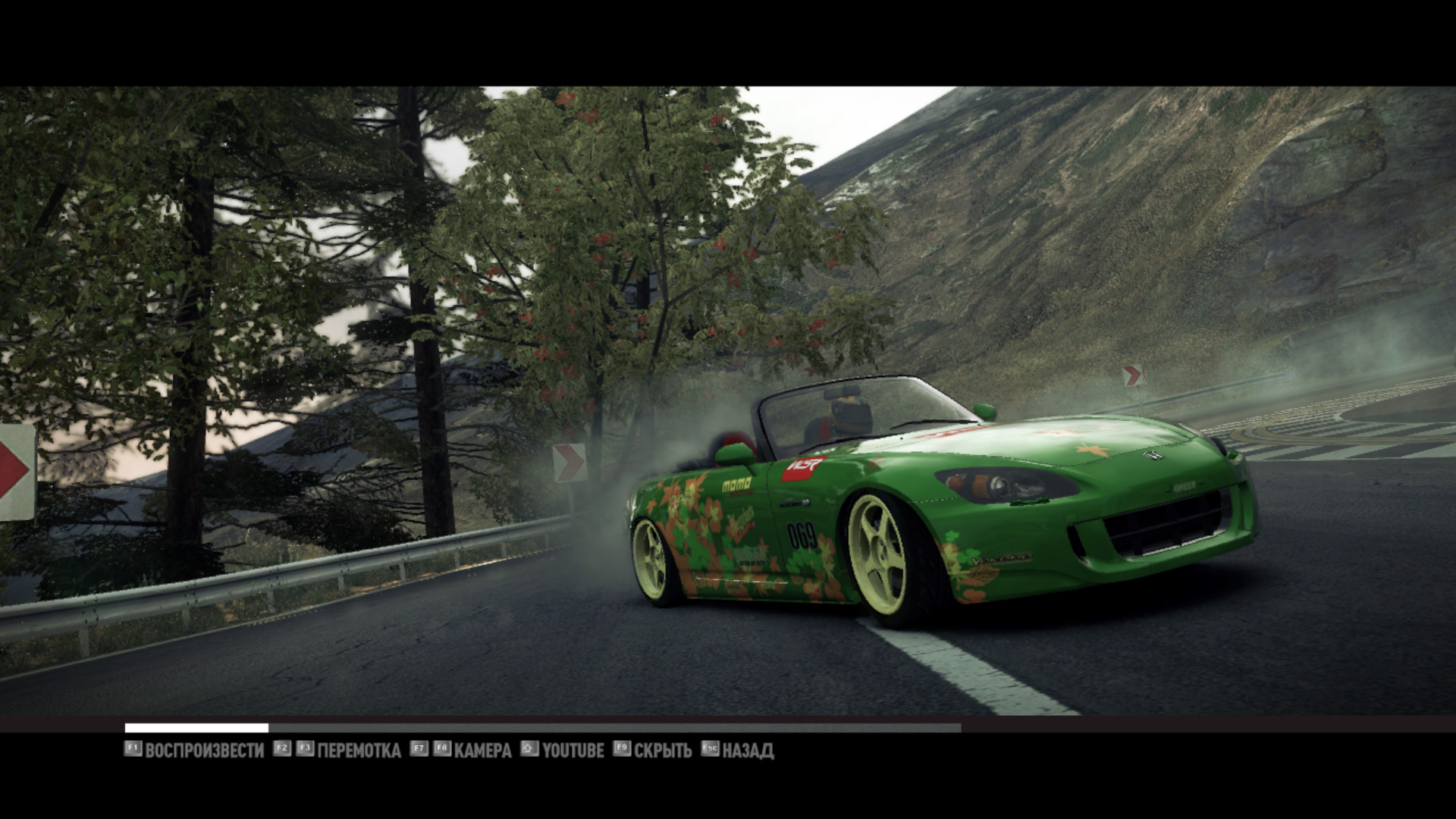Play the replay with Воспроизвести
This screenshot has height=819, width=1456.
click(x=204, y=751)
